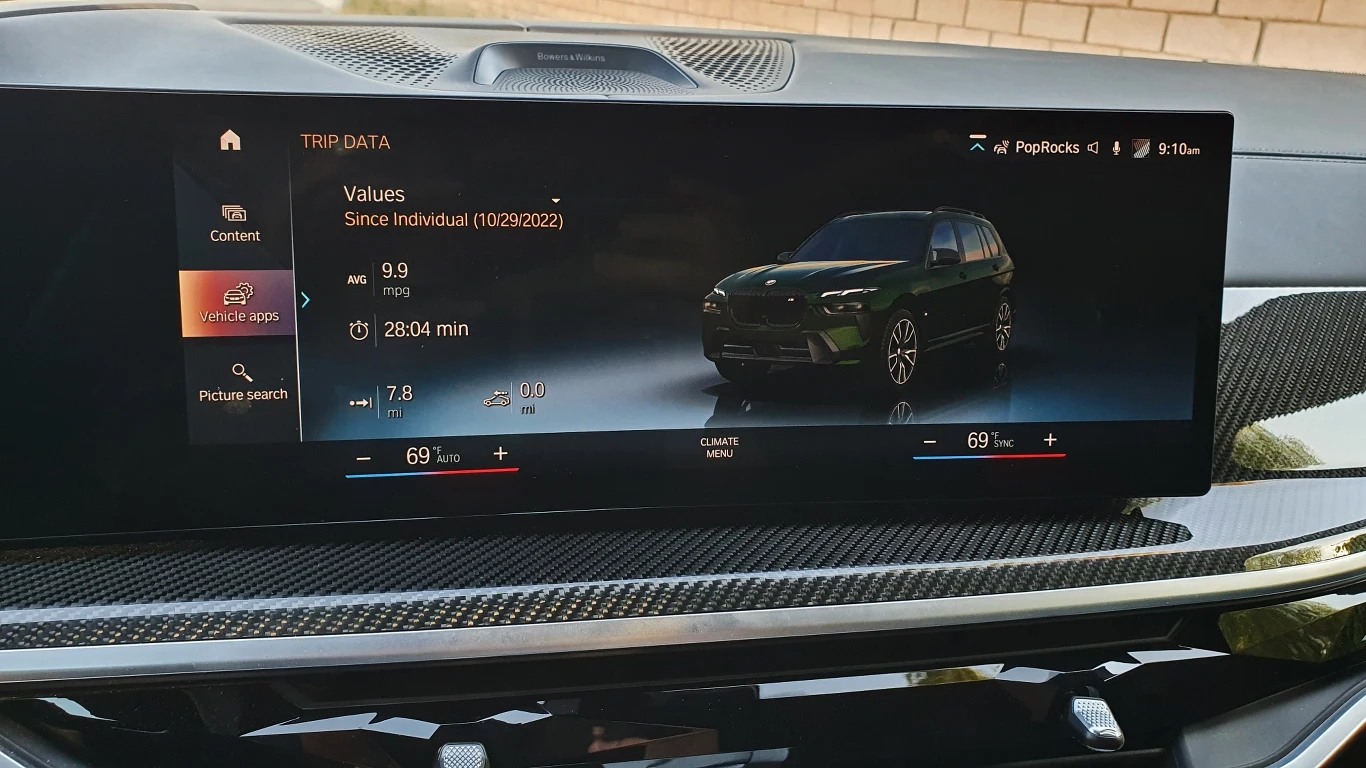Screen dimensions: 1366x768
Task: Tap the distance traveled arrow icon
Action: point(359,401)
